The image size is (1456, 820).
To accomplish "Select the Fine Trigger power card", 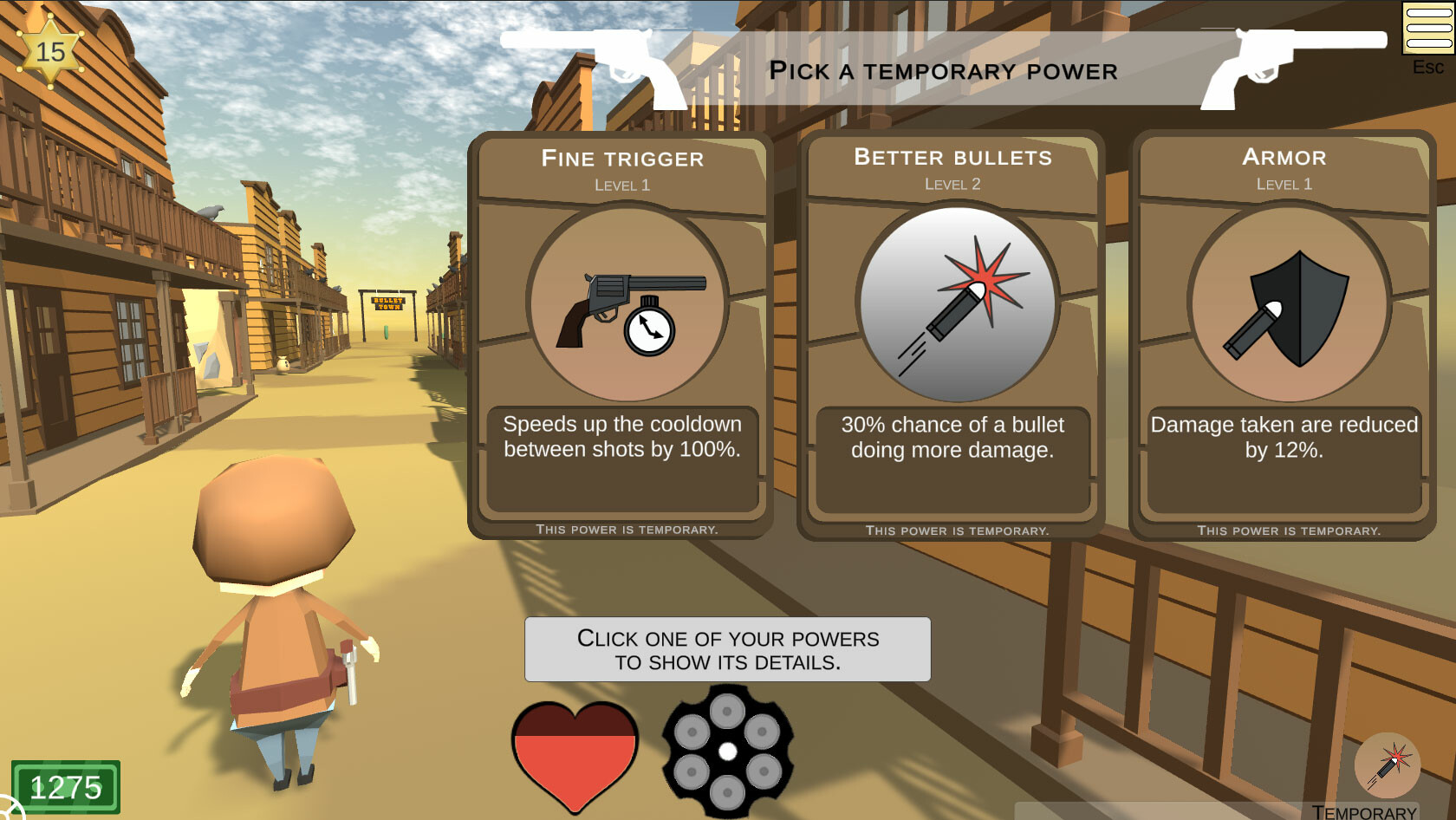I will (621, 334).
